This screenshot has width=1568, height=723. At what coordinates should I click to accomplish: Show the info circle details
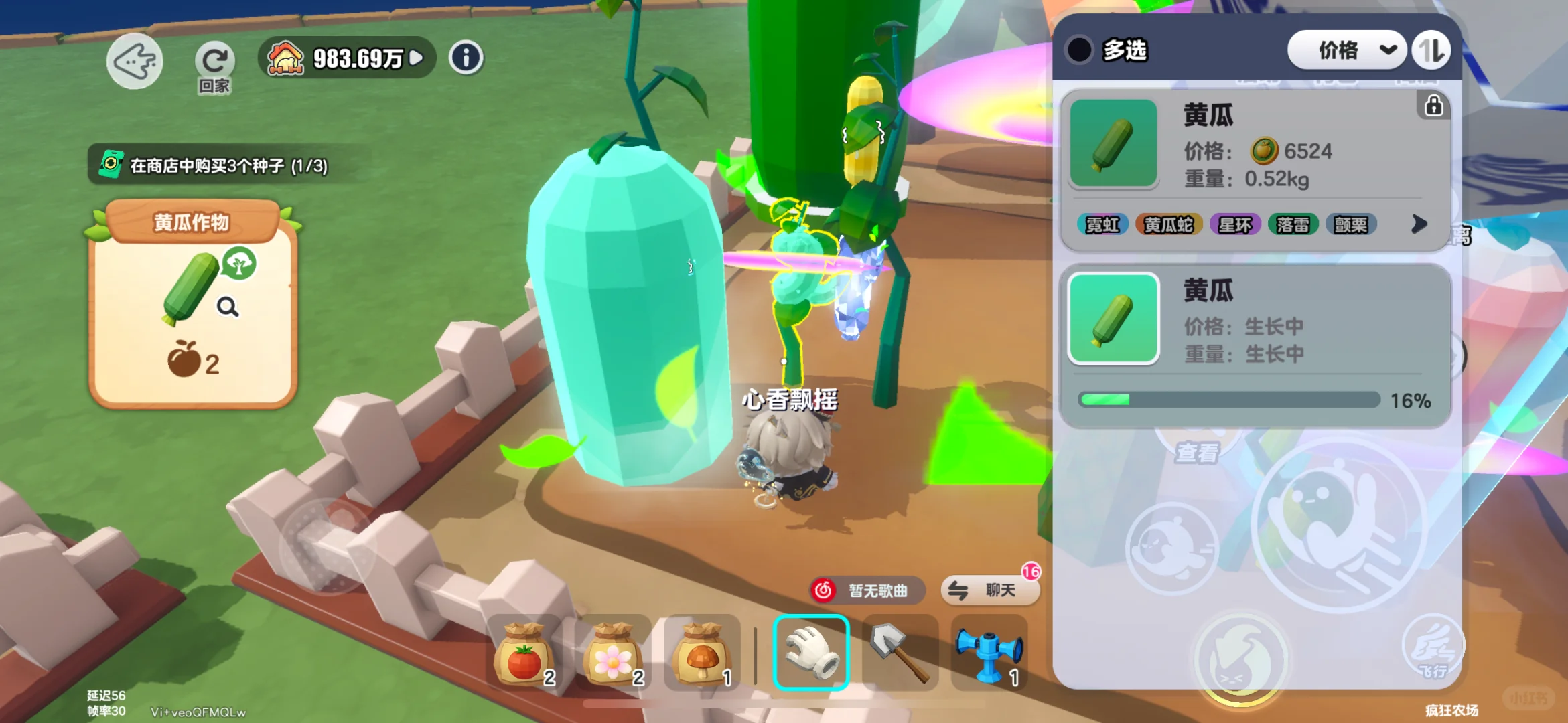[x=466, y=58]
